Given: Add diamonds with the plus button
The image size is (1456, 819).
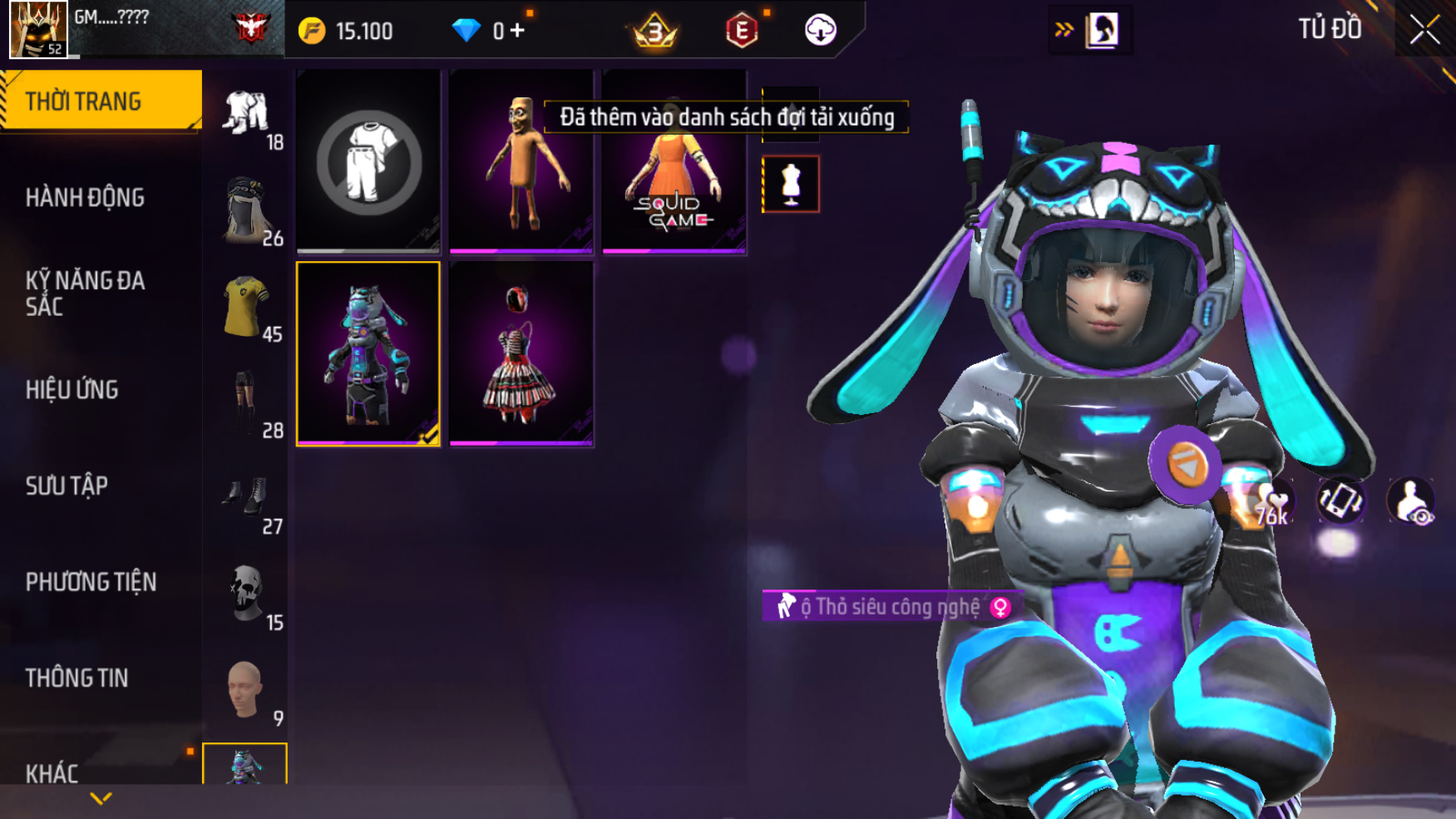Looking at the screenshot, I should (517, 31).
